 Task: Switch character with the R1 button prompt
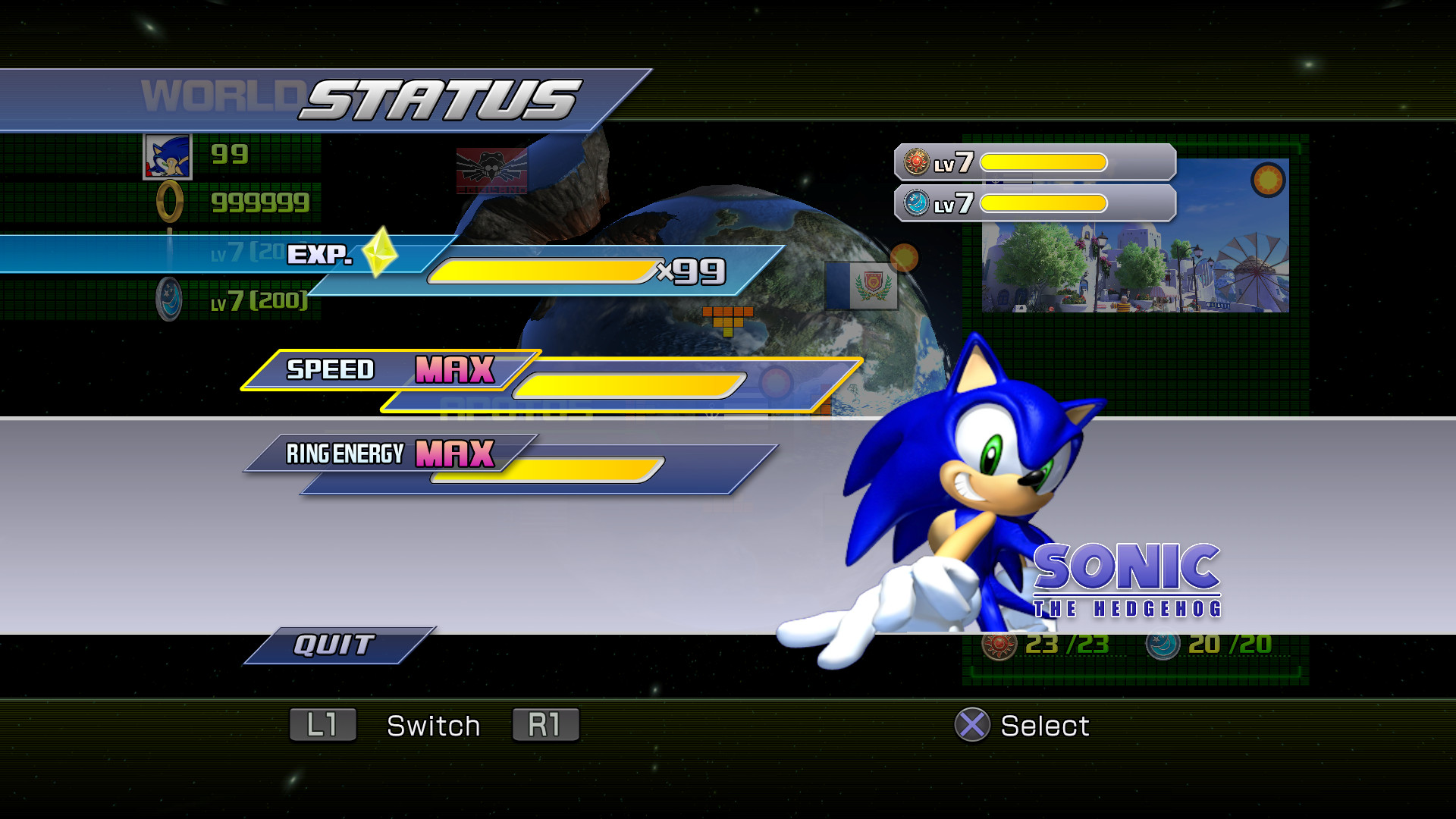545,726
